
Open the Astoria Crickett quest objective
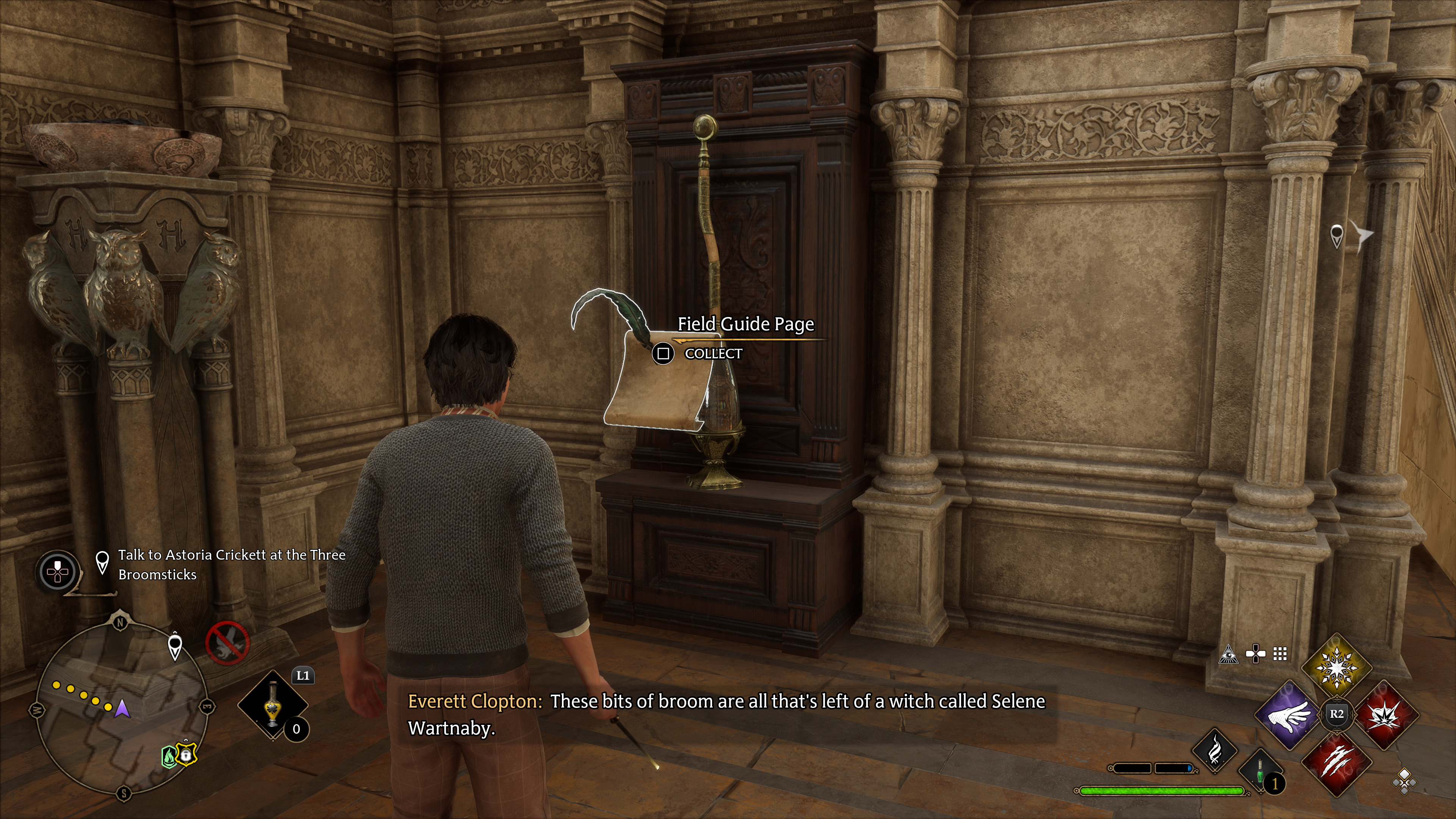point(231,564)
